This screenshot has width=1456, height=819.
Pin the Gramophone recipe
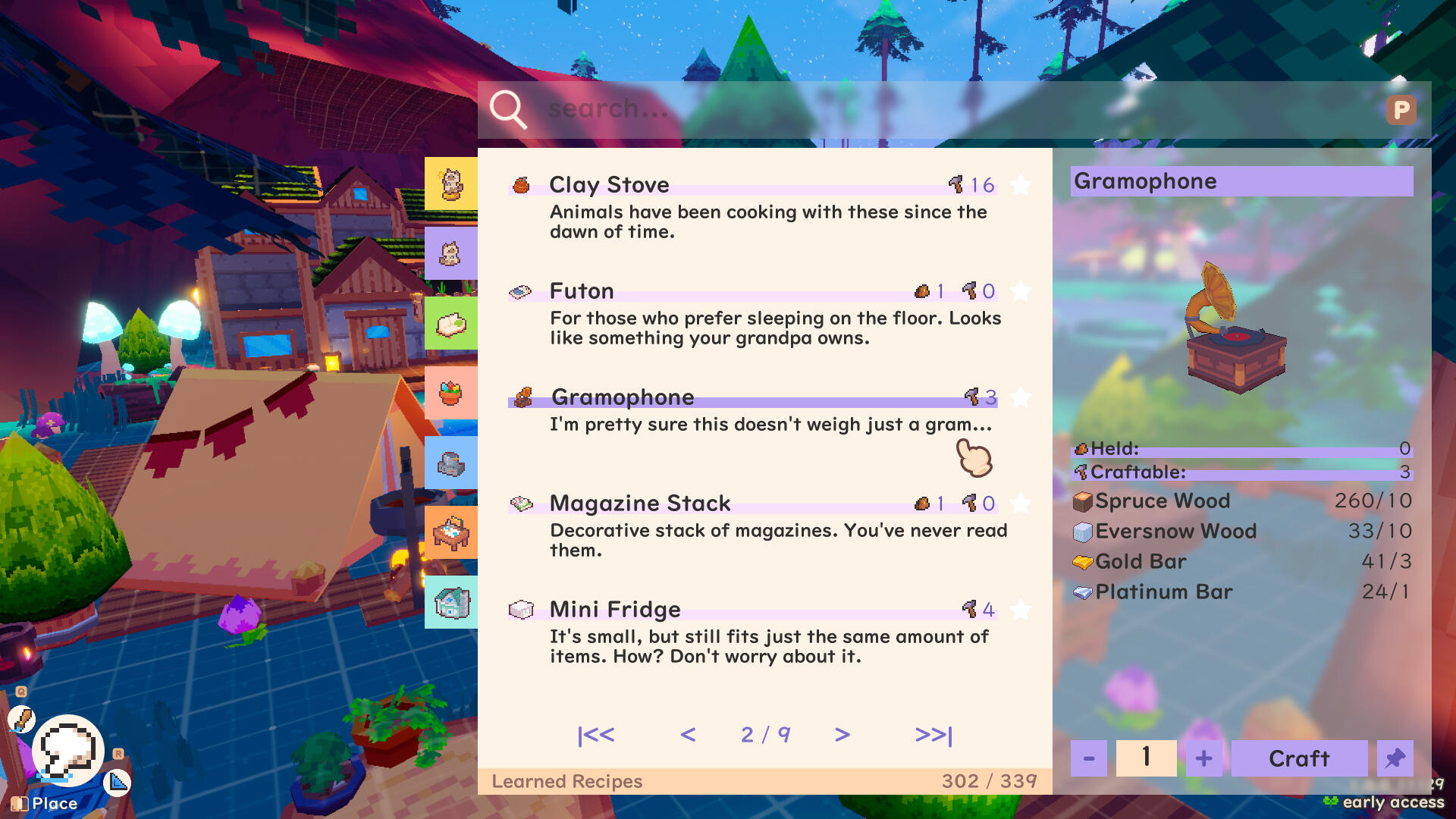click(x=1395, y=758)
